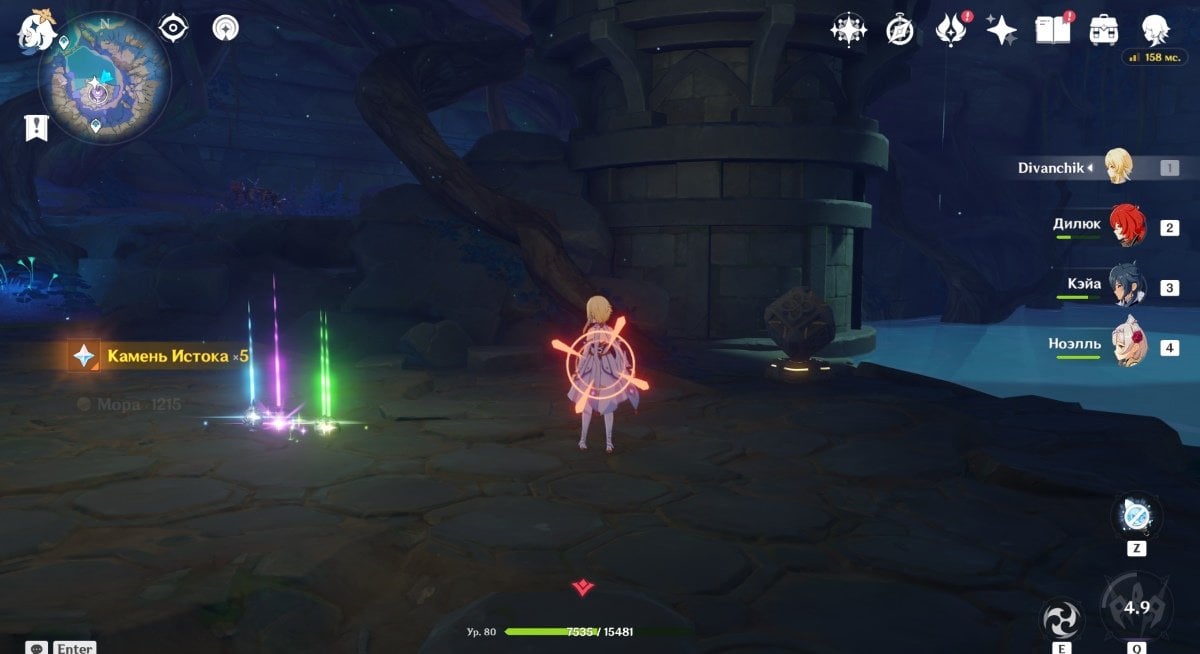This screenshot has width=1200, height=654.
Task: Open the backpack inventory
Action: (1104, 30)
